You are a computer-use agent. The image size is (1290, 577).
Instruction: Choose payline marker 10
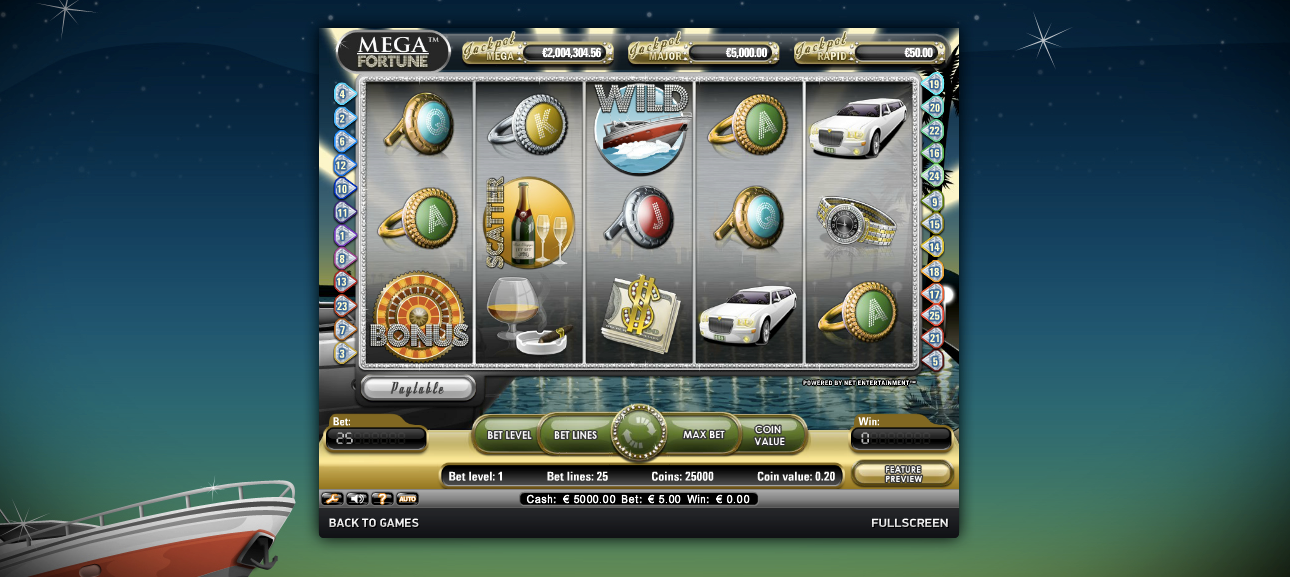345,188
